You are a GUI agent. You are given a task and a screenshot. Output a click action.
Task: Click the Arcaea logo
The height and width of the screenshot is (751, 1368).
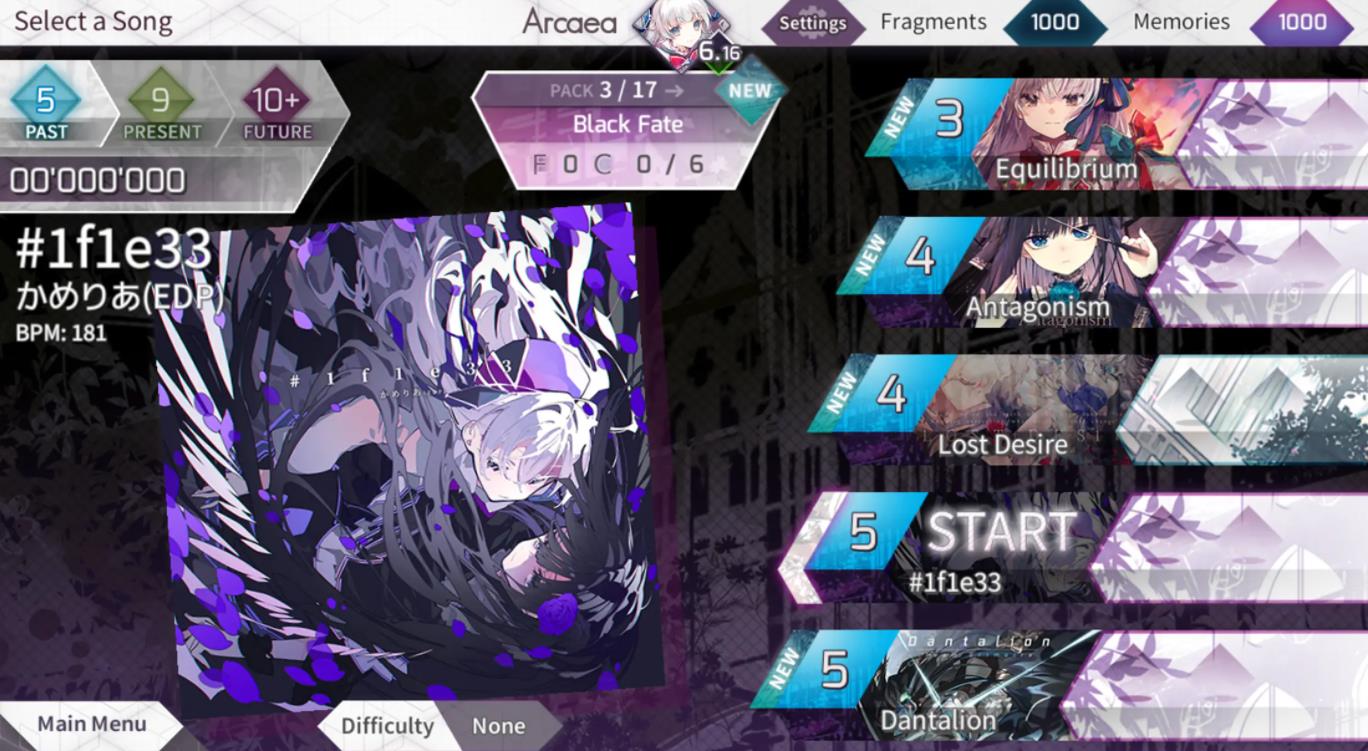(x=570, y=21)
